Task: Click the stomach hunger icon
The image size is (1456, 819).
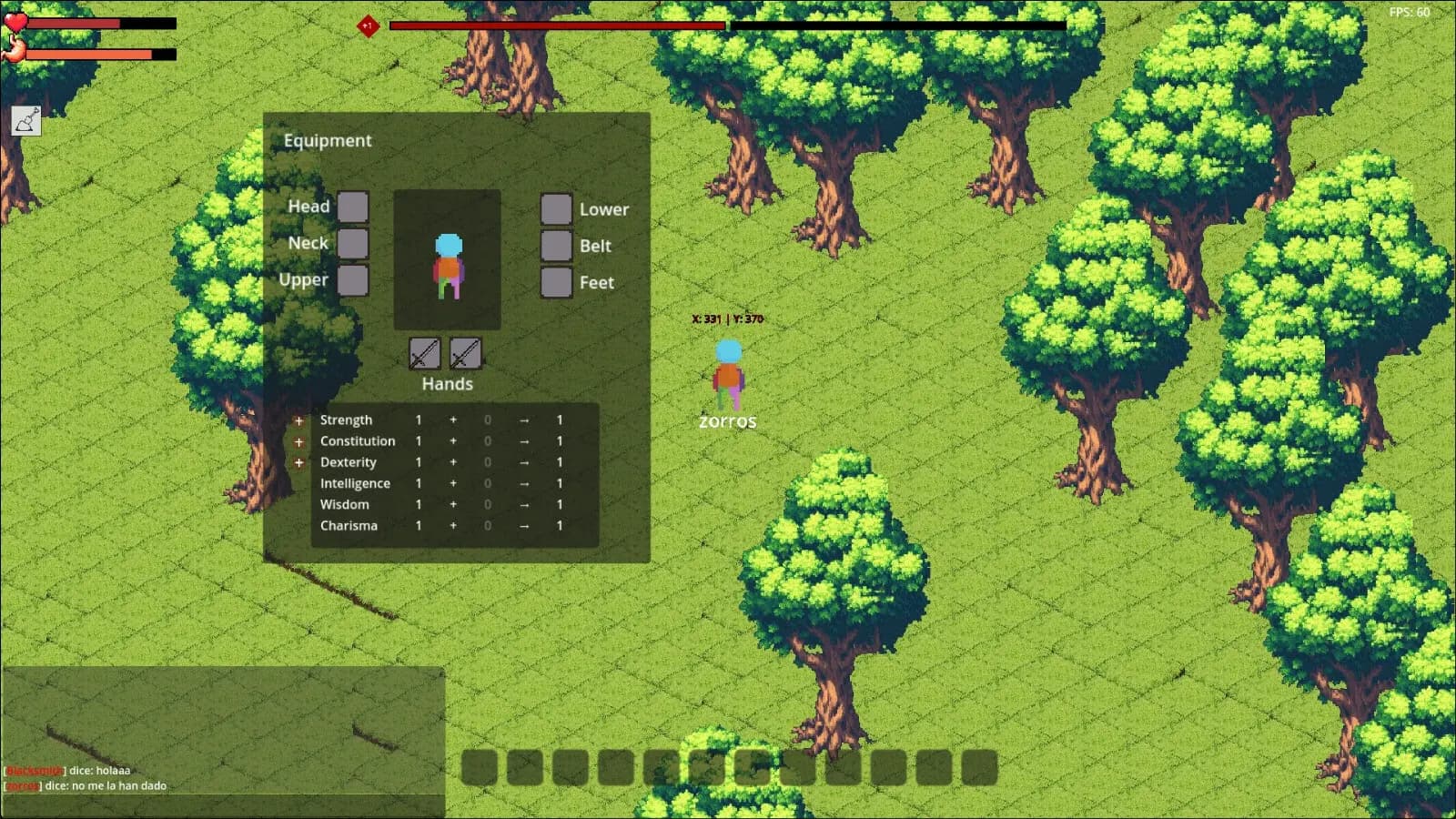Action: (14, 50)
